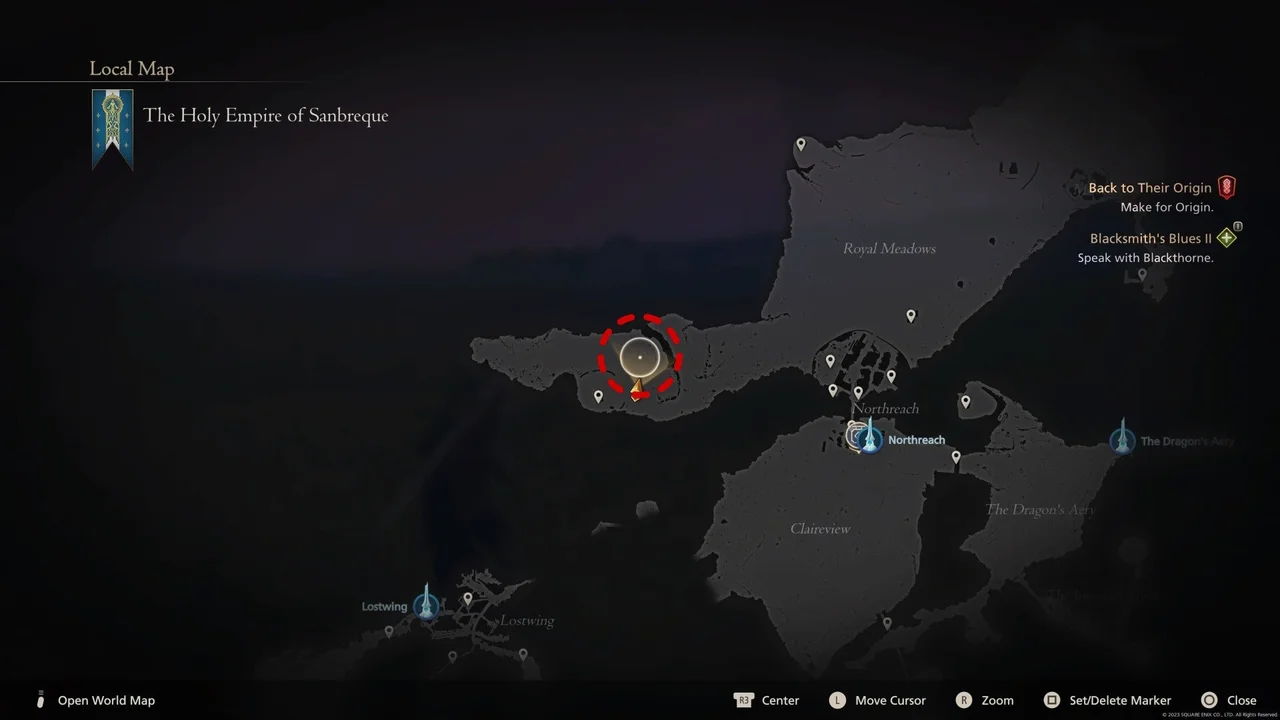
Task: Select the Local Map tab heading
Action: (x=131, y=68)
